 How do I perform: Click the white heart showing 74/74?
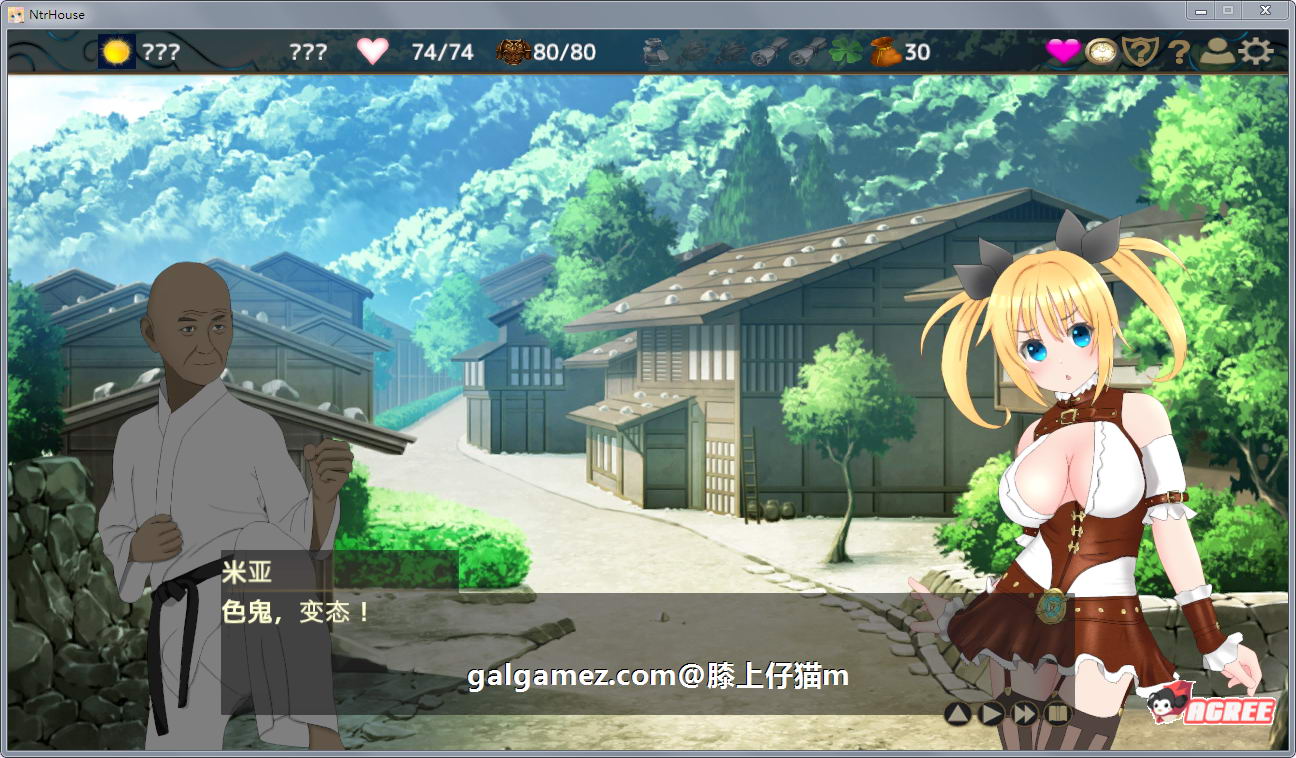[x=374, y=52]
